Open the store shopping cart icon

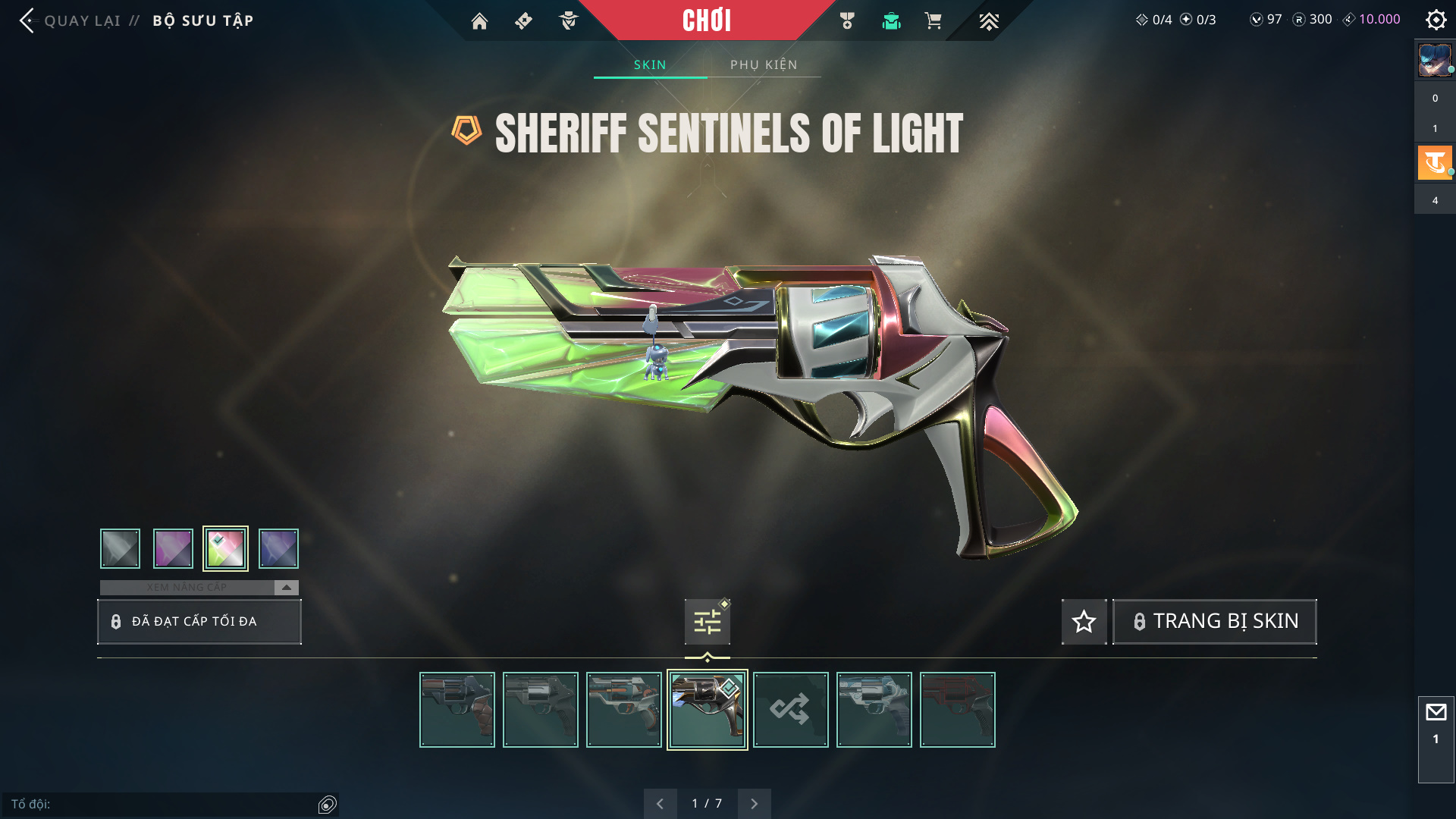[x=933, y=21]
